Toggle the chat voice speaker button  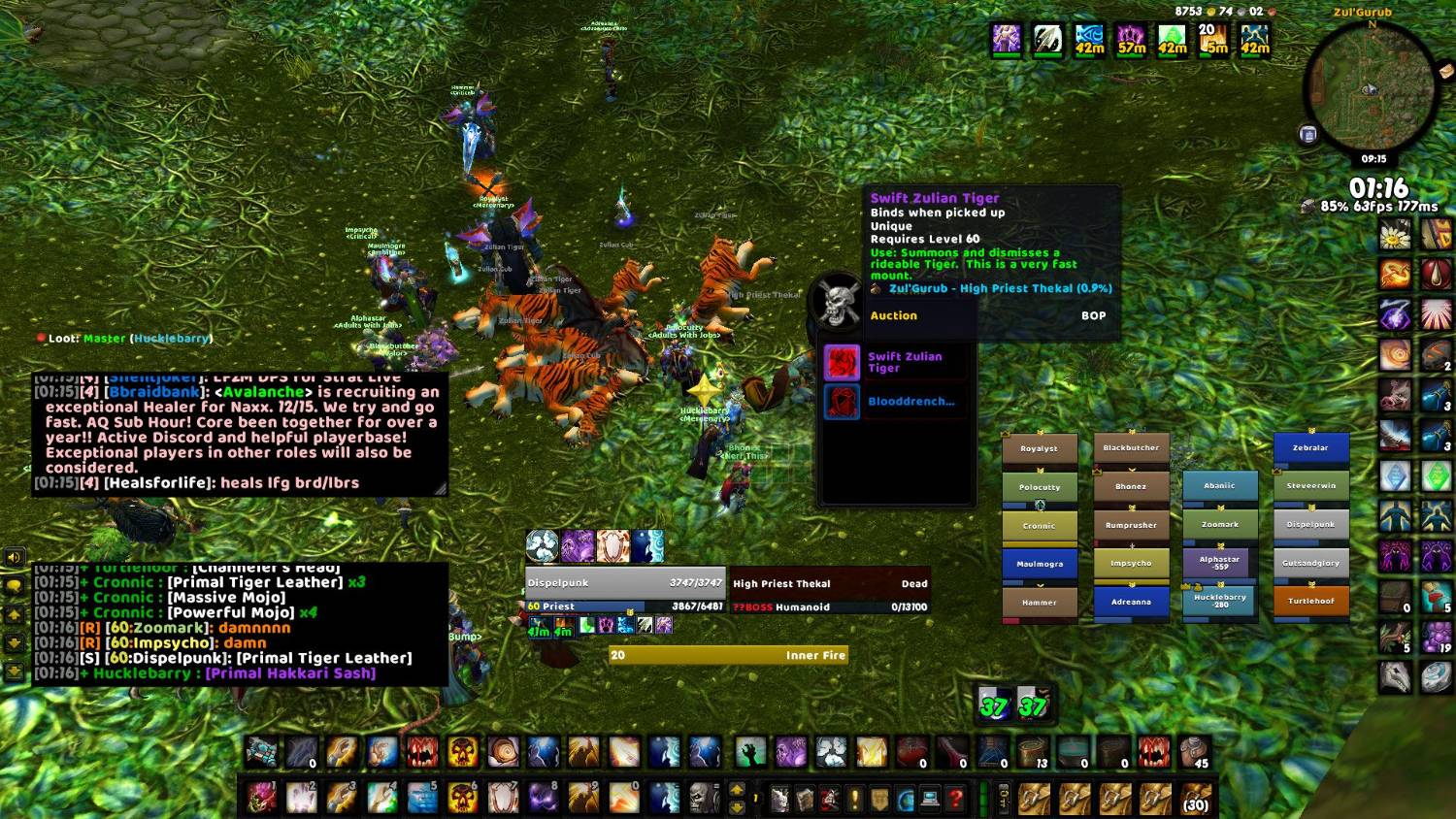point(15,558)
